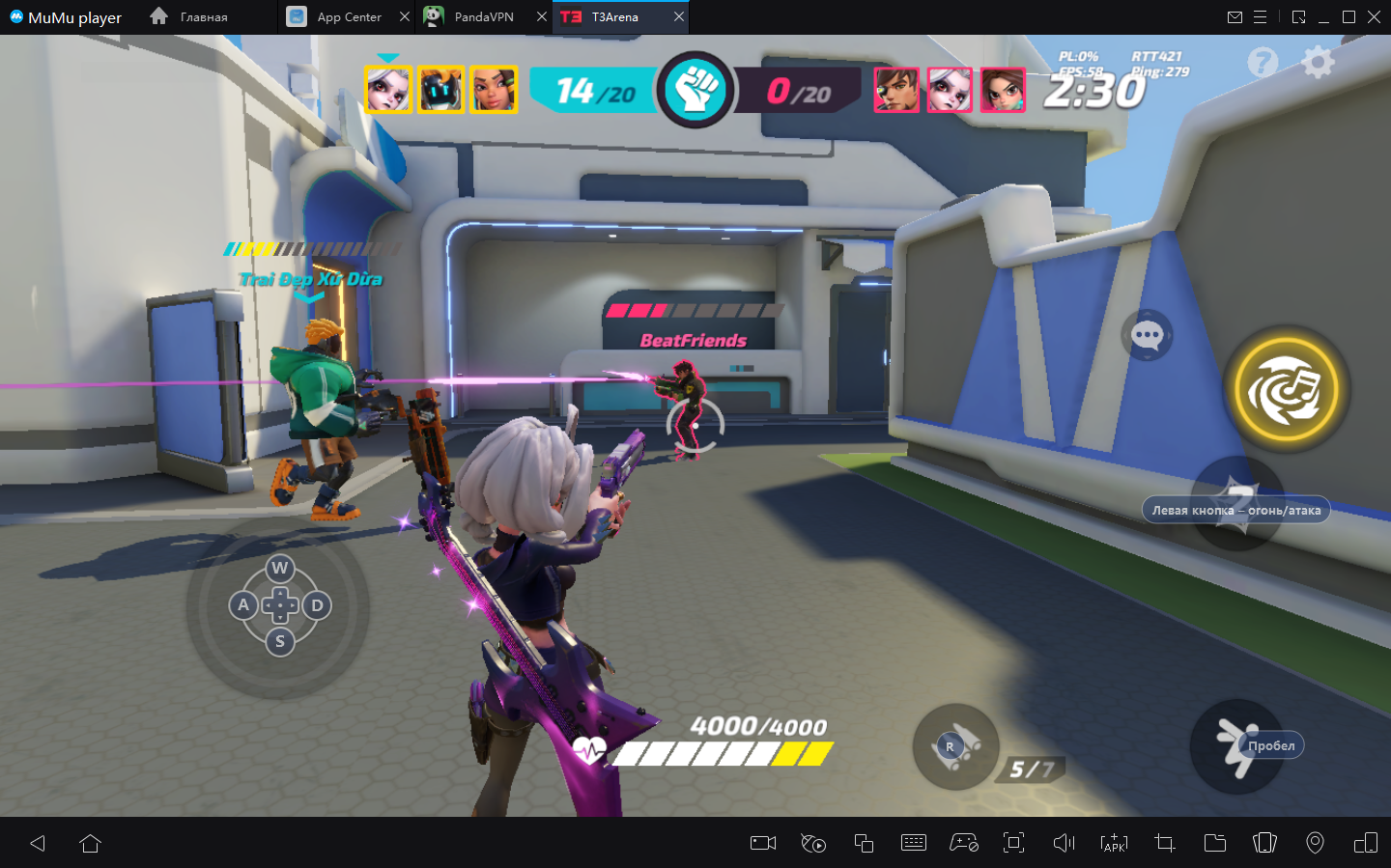Switch to the App Center tab
Viewport: 1391px width, 868px height.
(x=348, y=17)
